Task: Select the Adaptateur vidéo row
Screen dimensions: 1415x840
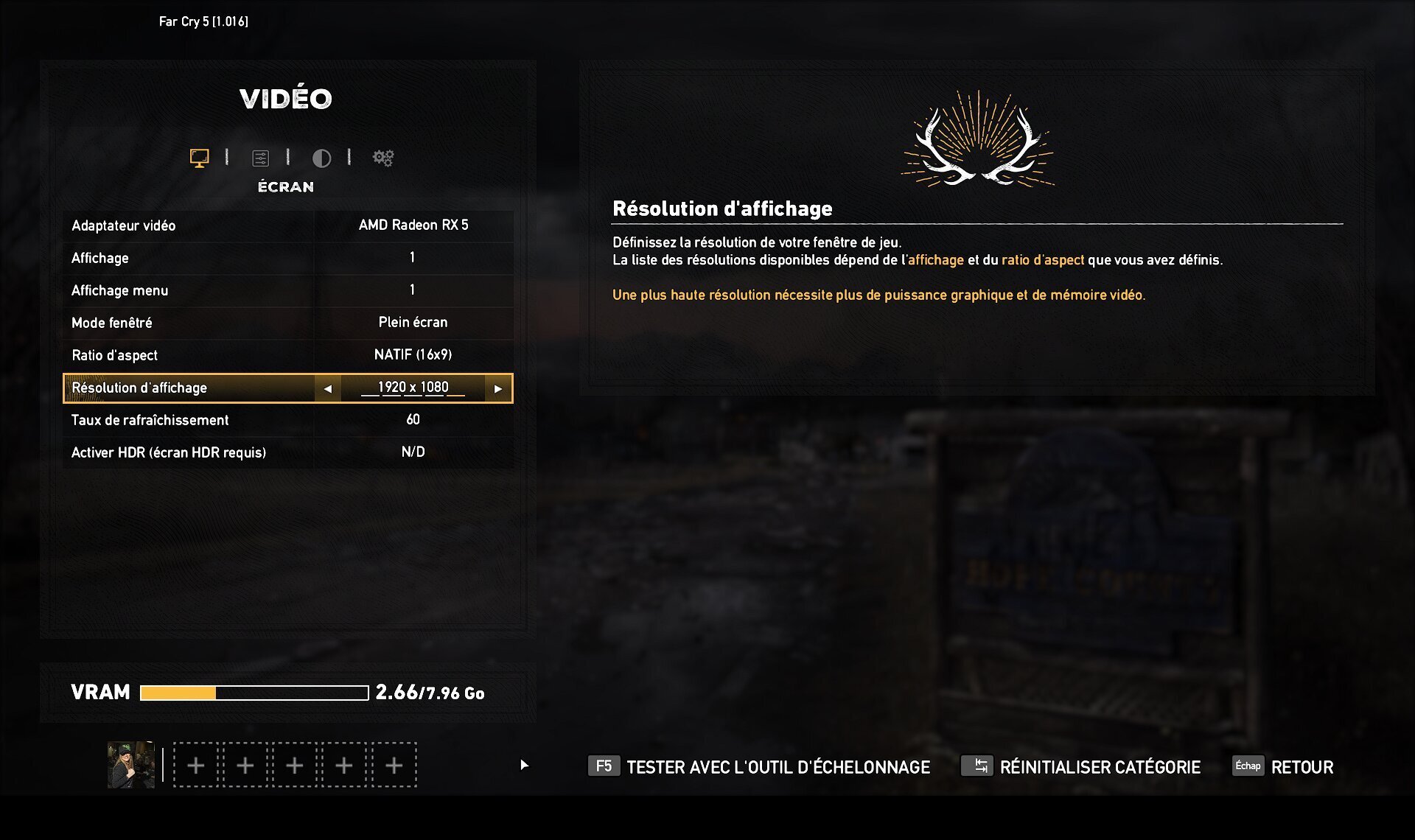Action: [287, 225]
